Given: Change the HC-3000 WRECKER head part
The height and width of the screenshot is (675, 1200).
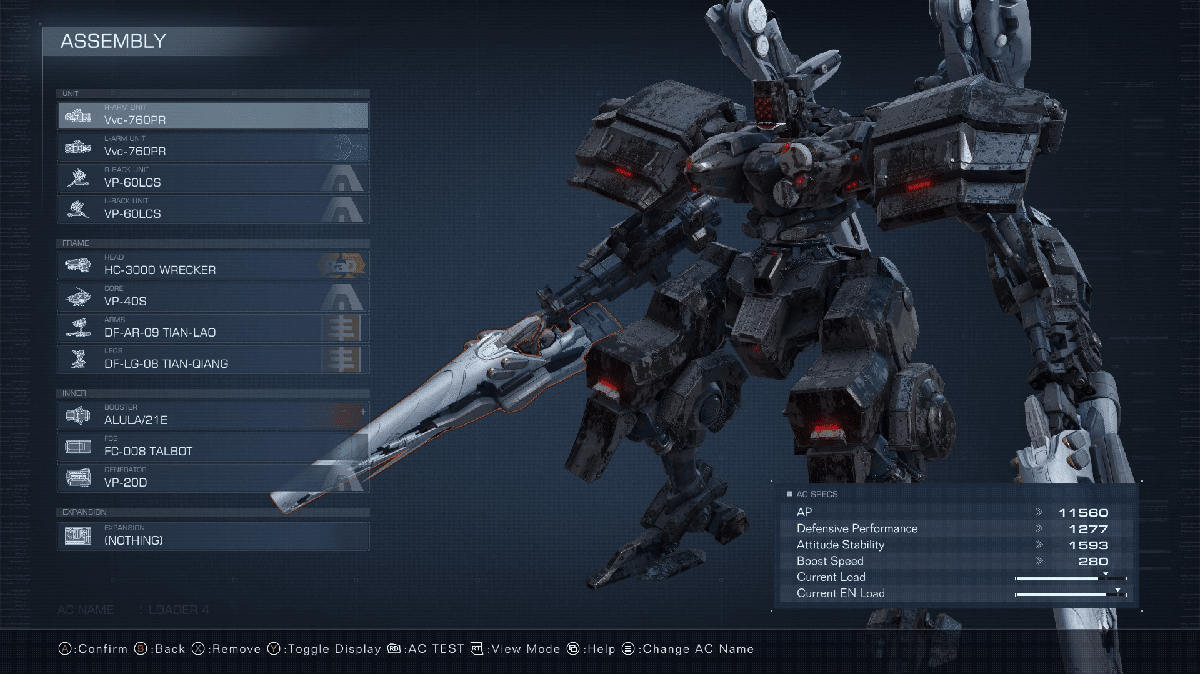Looking at the screenshot, I should pos(213,265).
